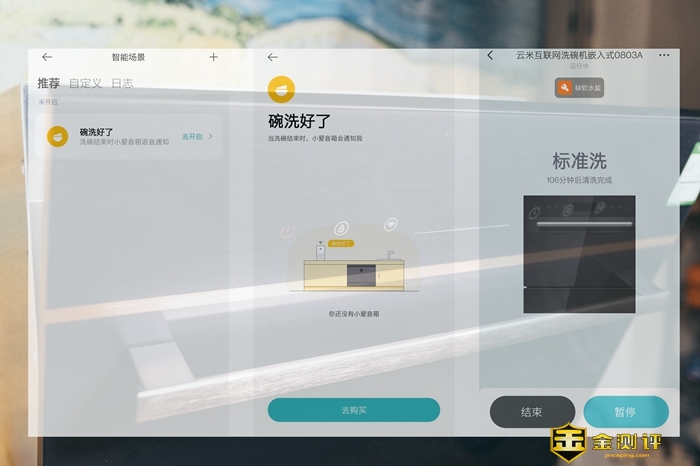Tap the plus icon to add a scene
Image resolution: width=700 pixels, height=466 pixels.
tap(213, 57)
